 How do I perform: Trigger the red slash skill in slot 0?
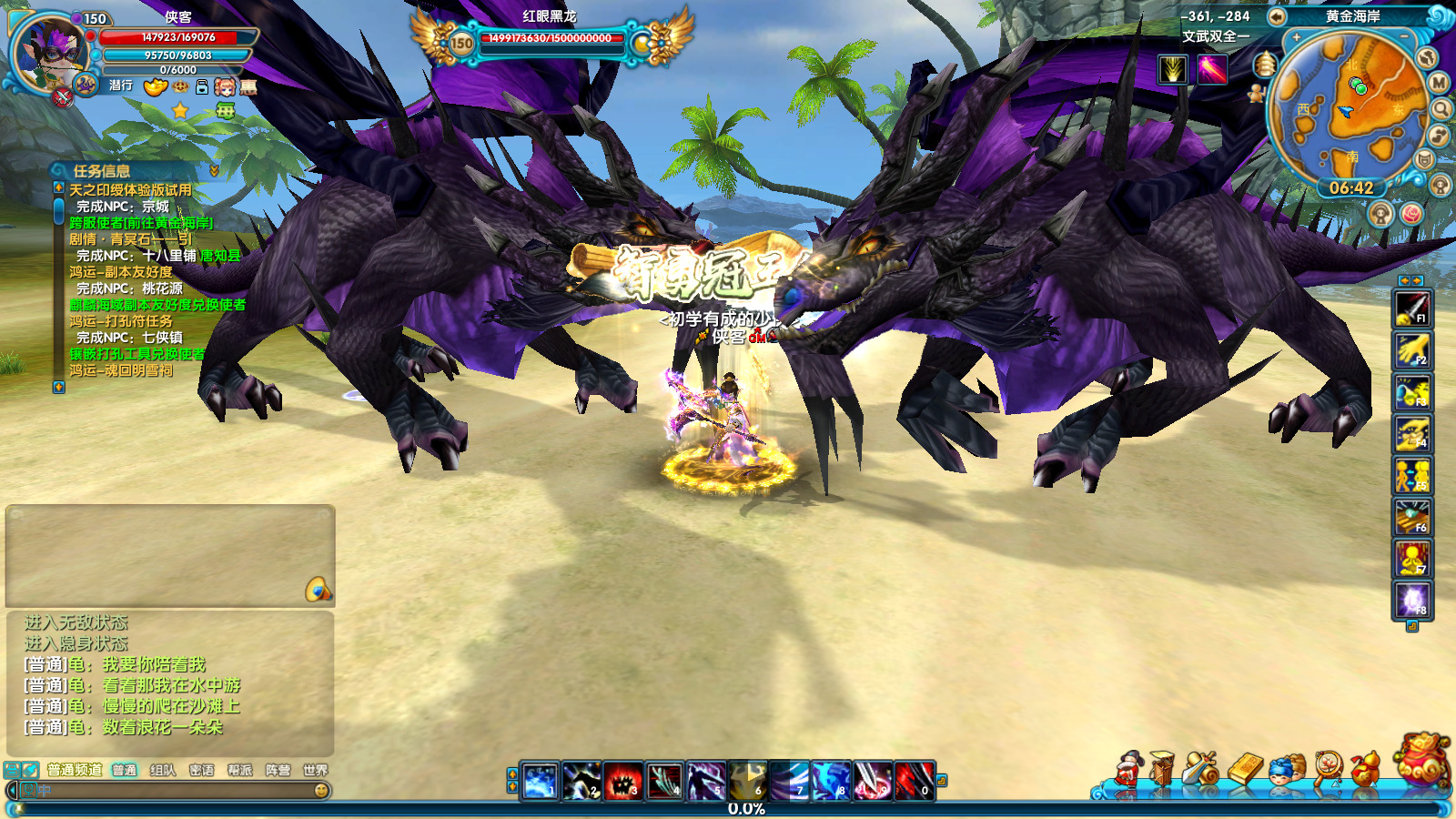tap(914, 782)
